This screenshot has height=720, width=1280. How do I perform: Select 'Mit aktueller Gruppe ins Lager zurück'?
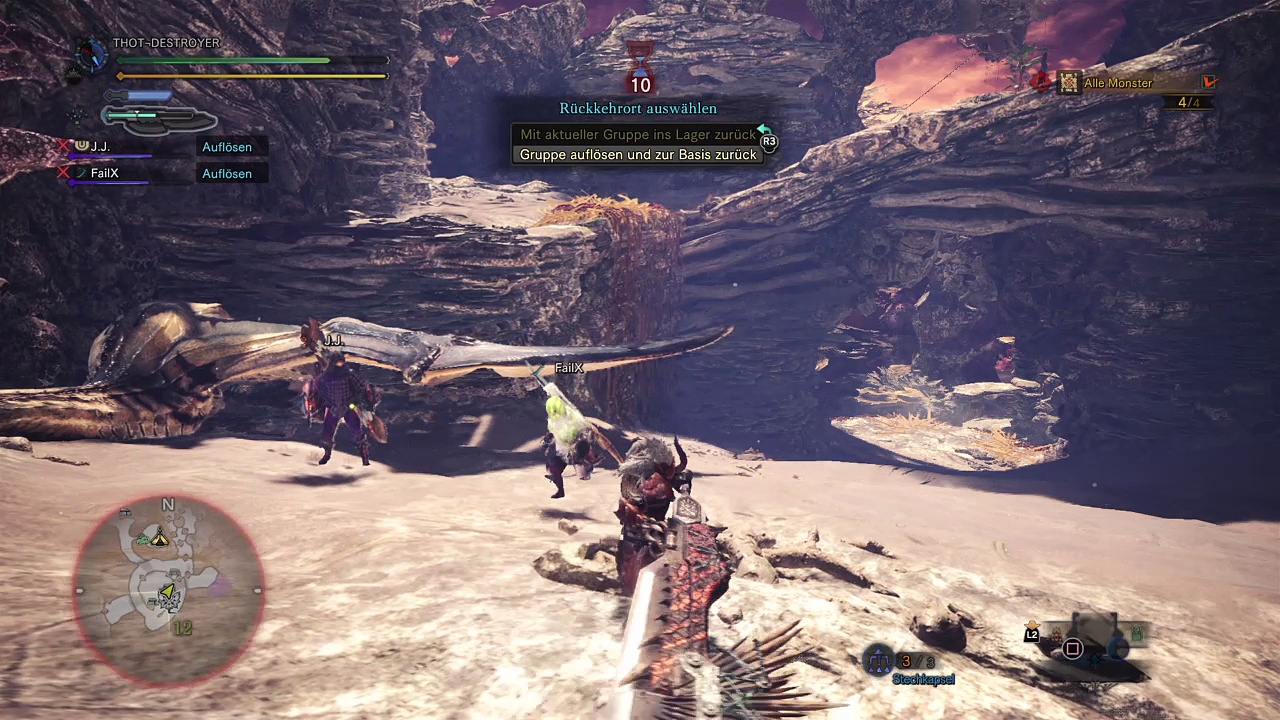[637, 134]
